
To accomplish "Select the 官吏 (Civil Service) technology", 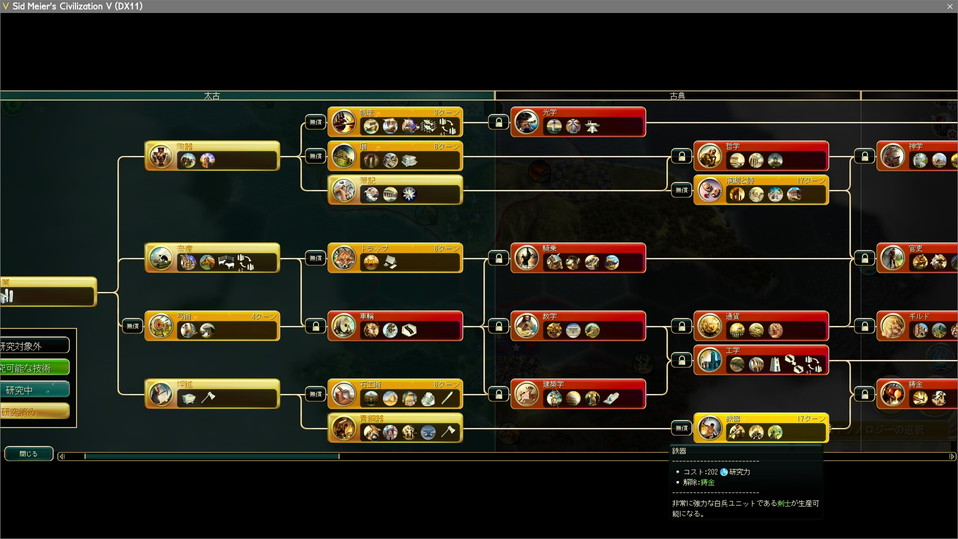I will (x=917, y=258).
